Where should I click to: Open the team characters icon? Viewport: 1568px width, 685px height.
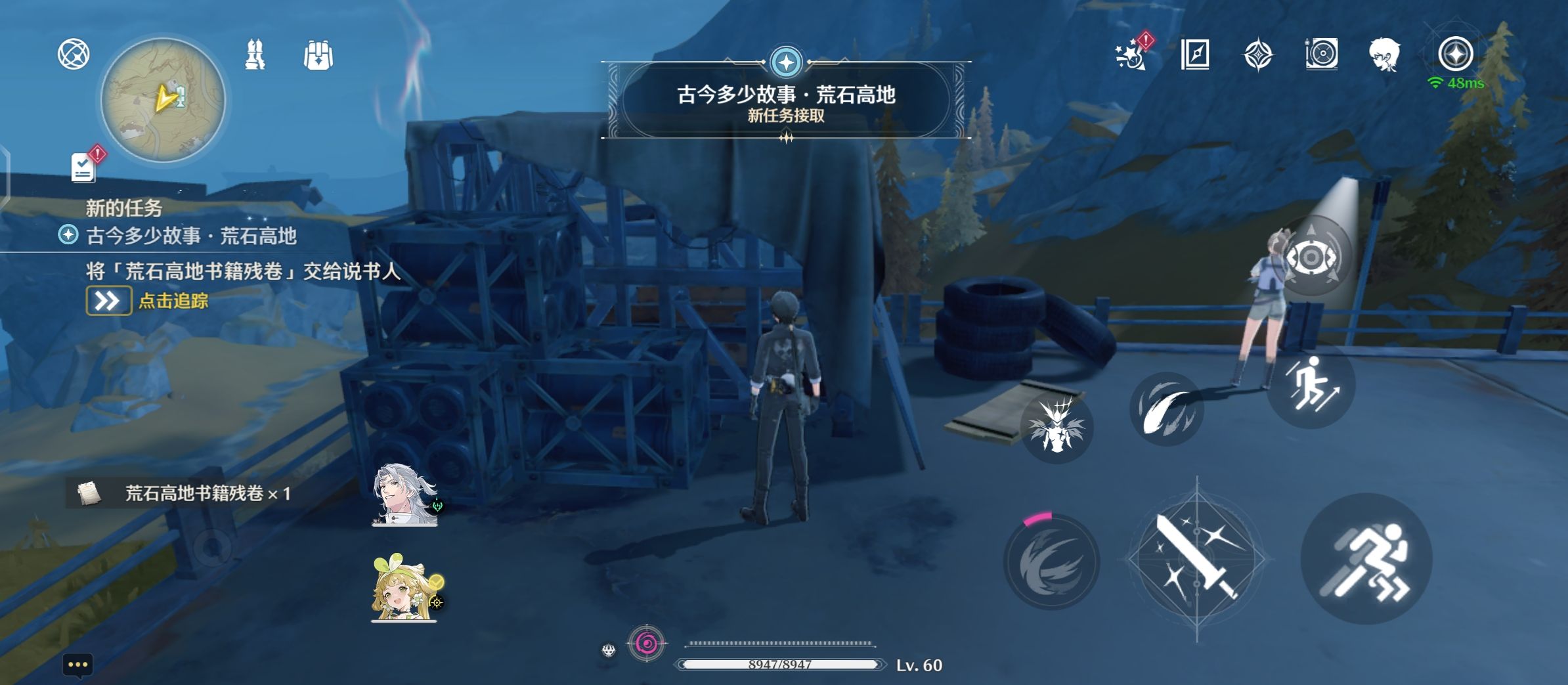point(255,55)
